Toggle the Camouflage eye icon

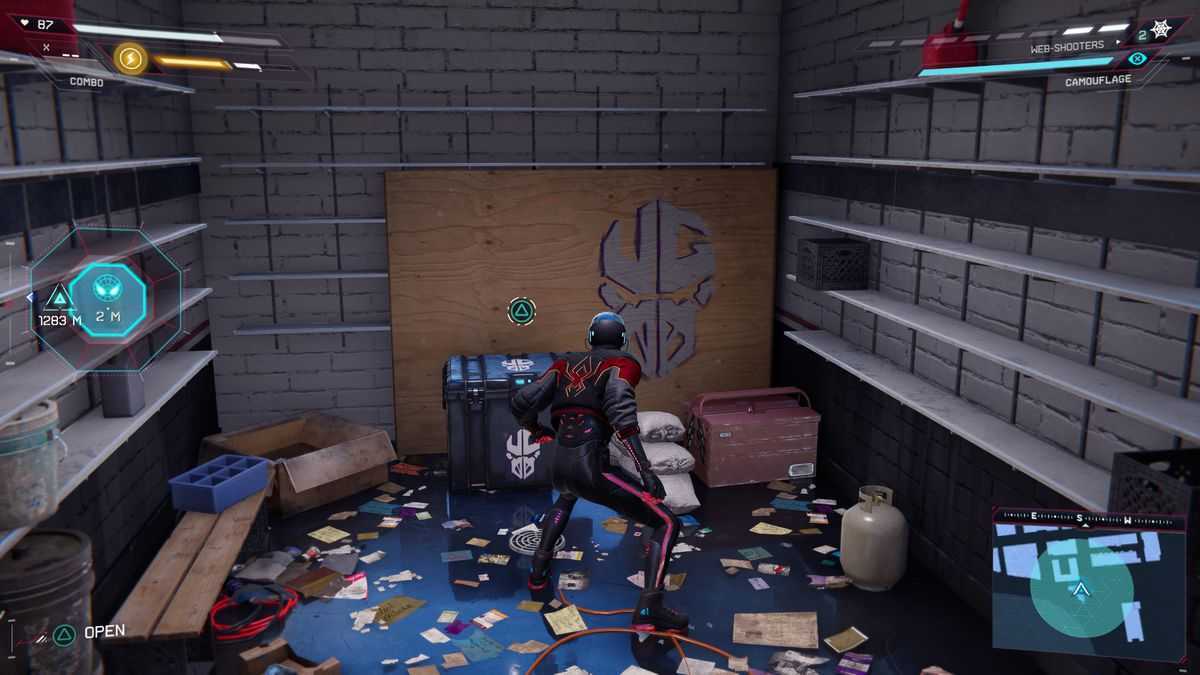point(1135,59)
